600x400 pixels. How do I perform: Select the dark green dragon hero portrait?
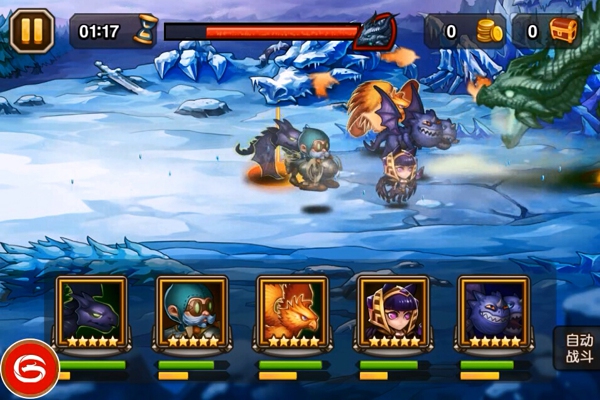pos(92,310)
